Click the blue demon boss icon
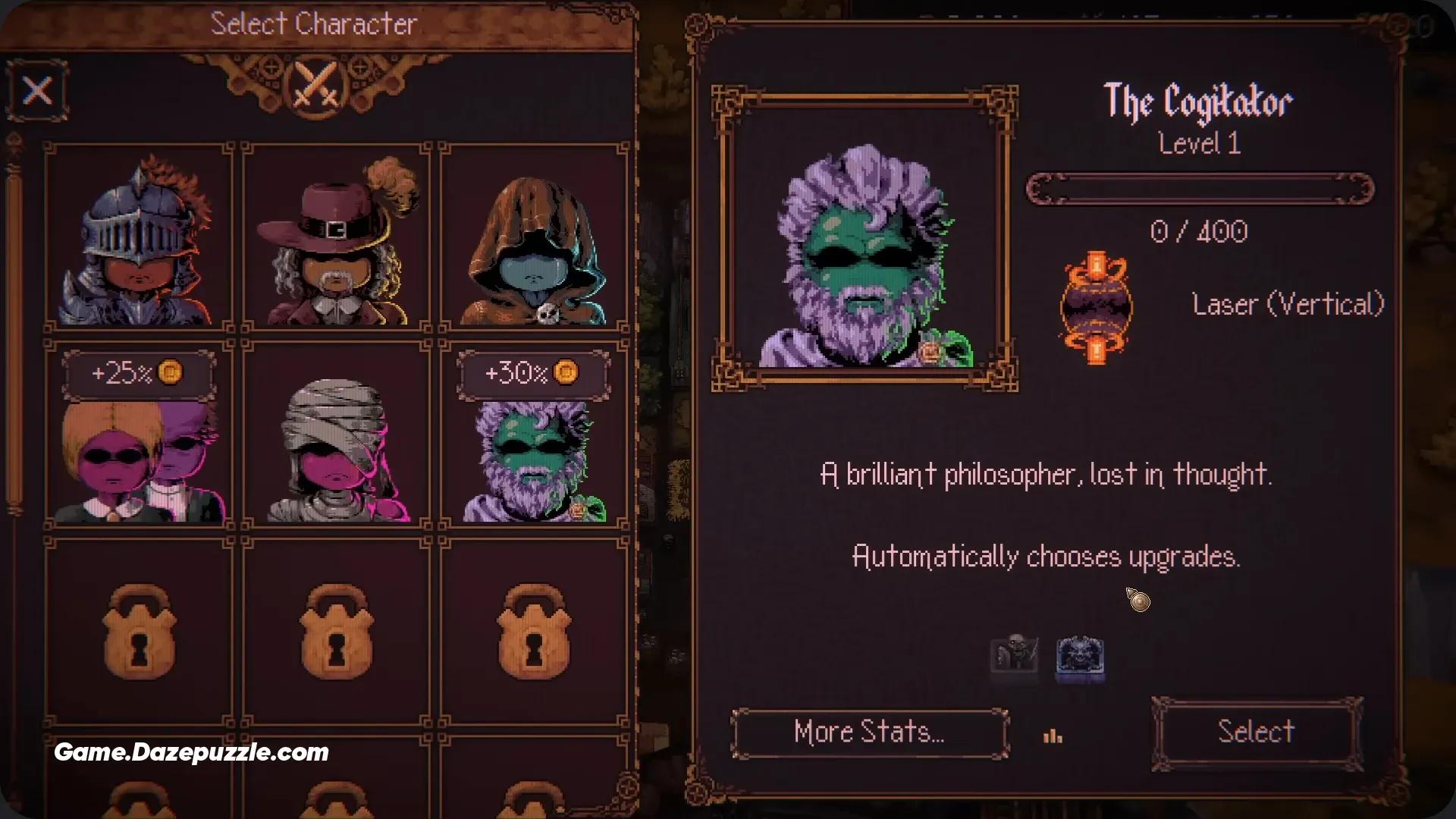 click(x=1080, y=657)
